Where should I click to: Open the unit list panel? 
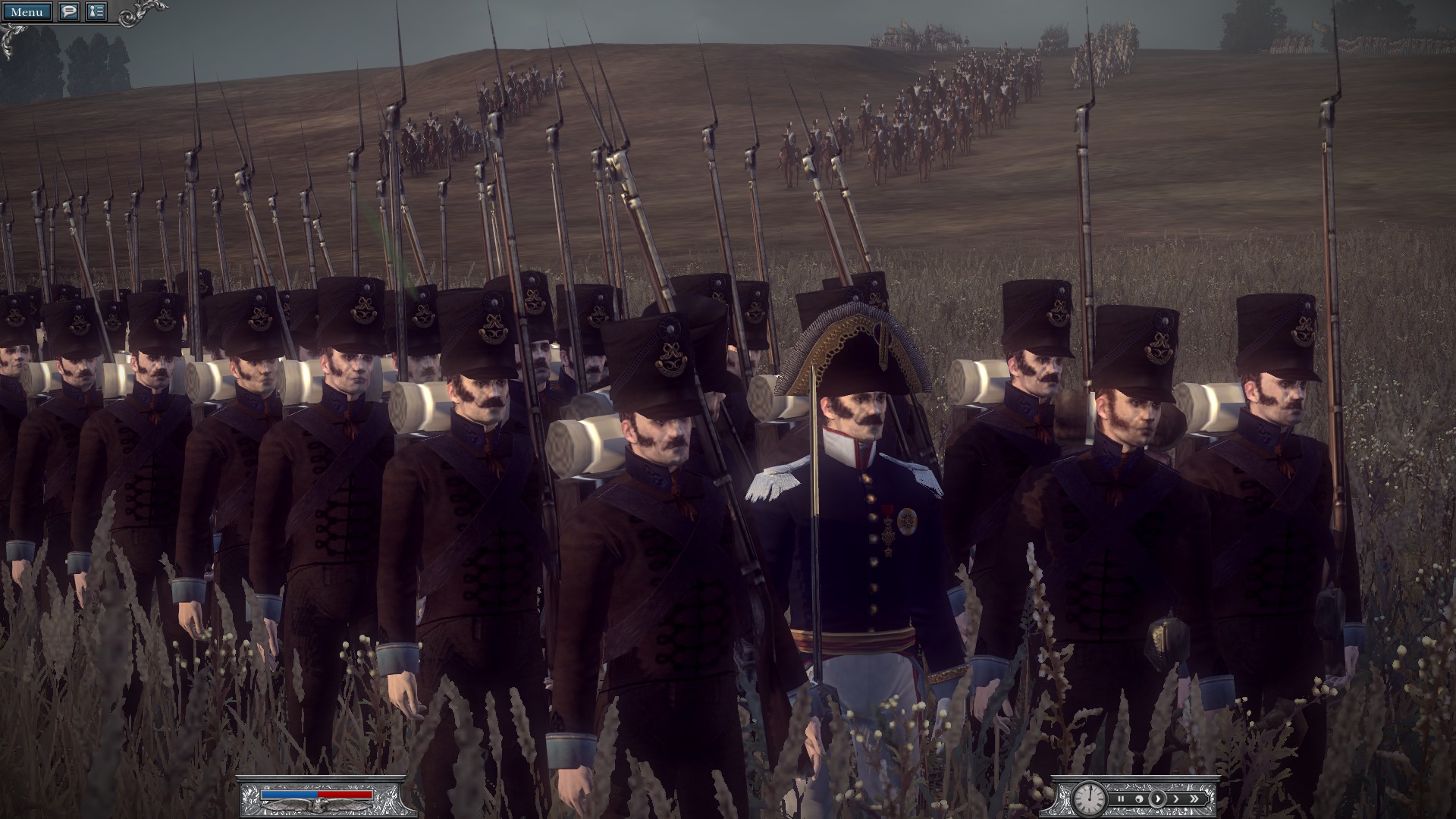(x=96, y=13)
